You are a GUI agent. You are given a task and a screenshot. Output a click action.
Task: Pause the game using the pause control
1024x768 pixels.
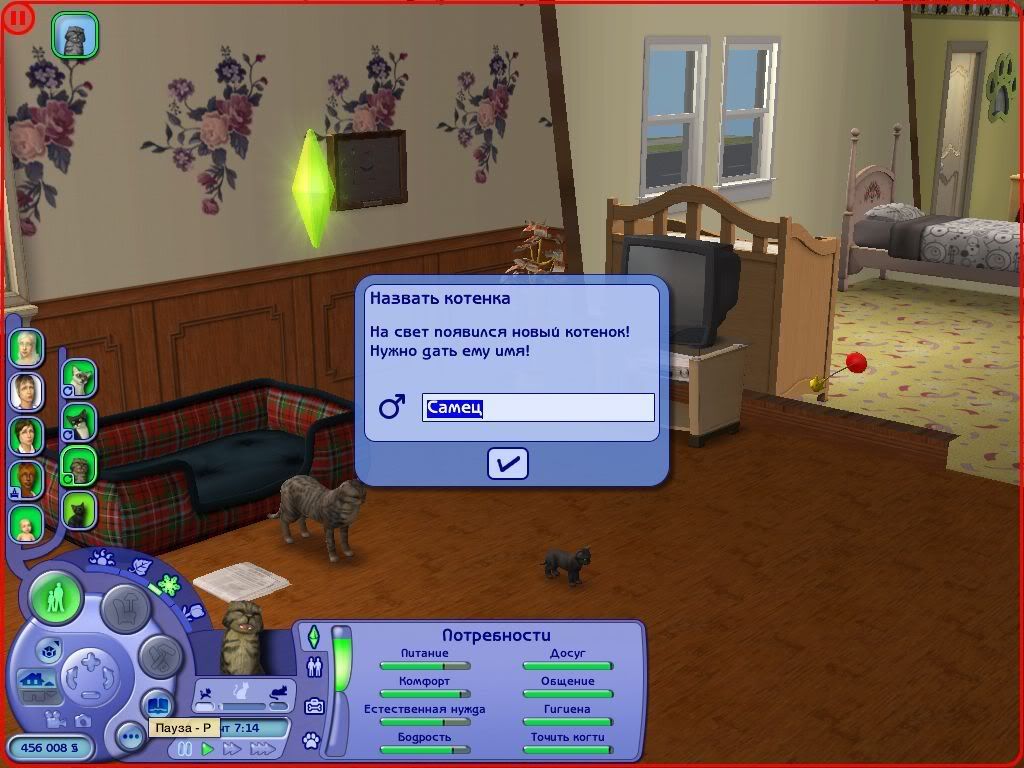pos(185,749)
